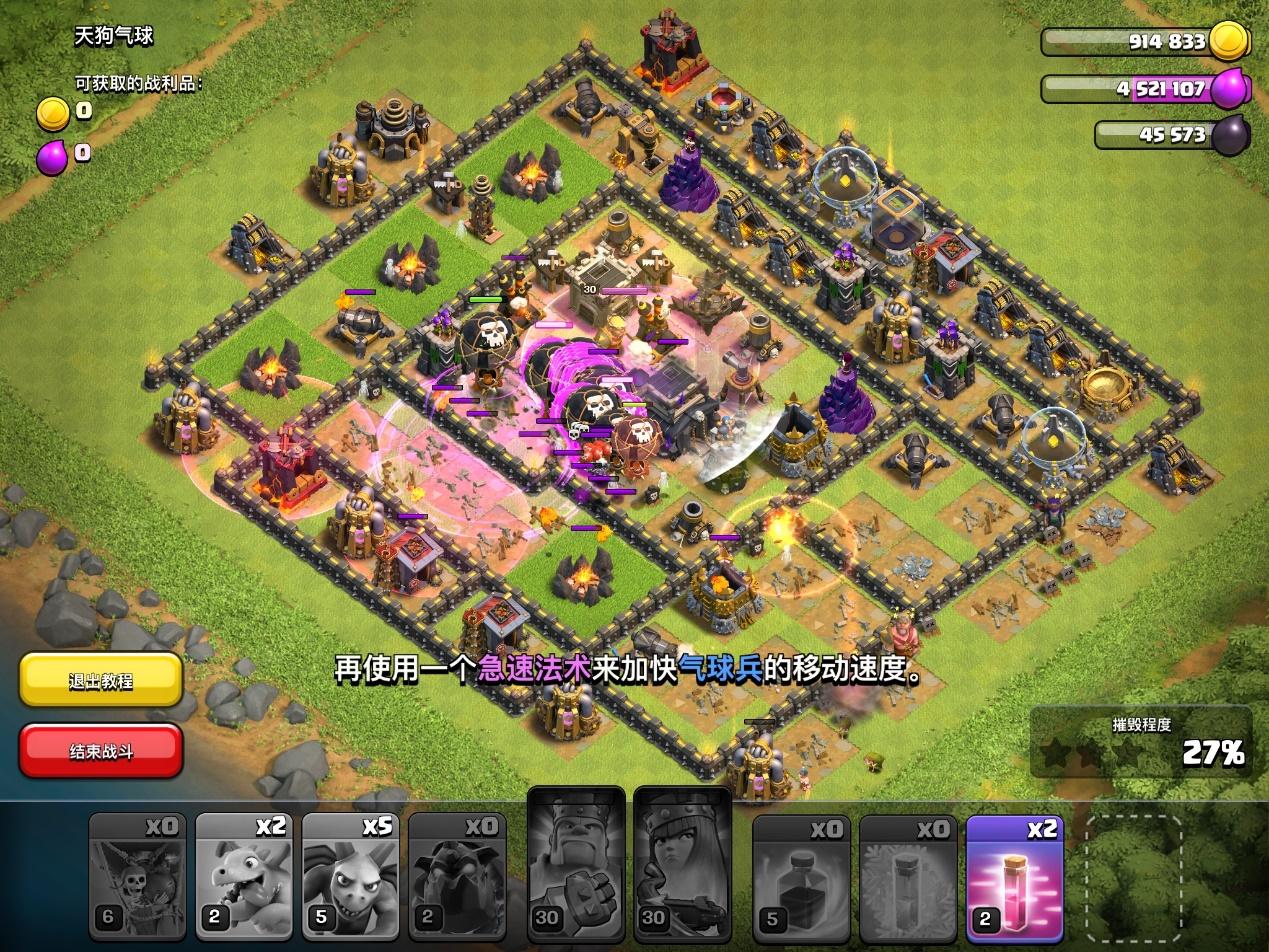Select the Archer Queen hero card

point(684,866)
